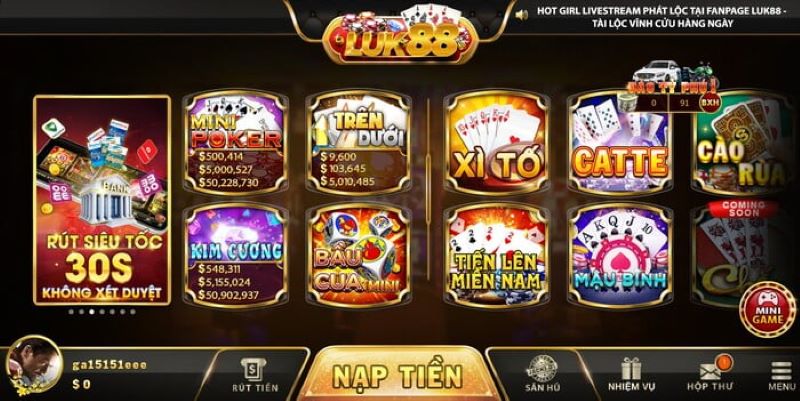Viewport: 800px width, 401px height.
Task: Choose the Catte card game tile
Action: click(620, 144)
